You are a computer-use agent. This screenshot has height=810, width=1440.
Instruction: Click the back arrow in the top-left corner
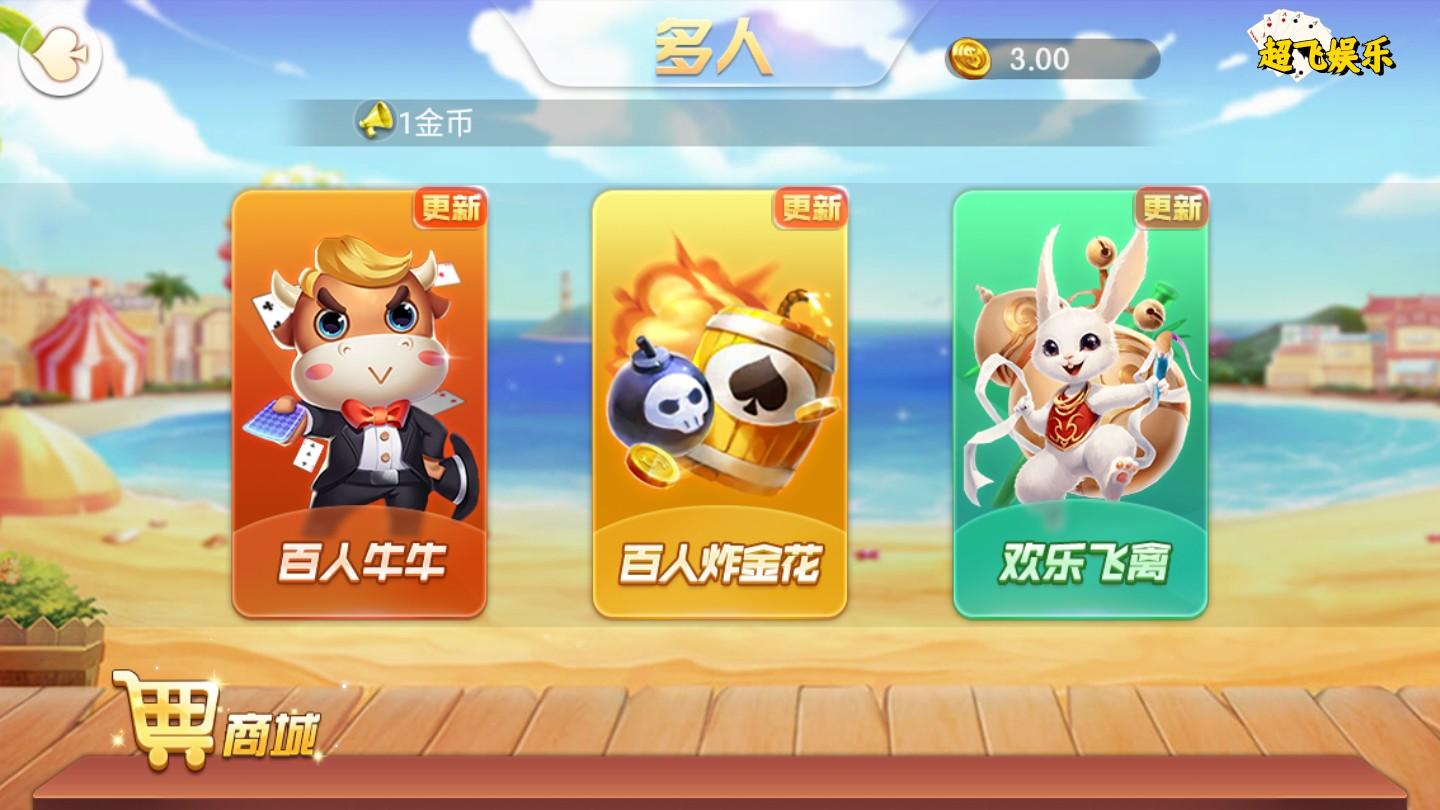click(59, 57)
